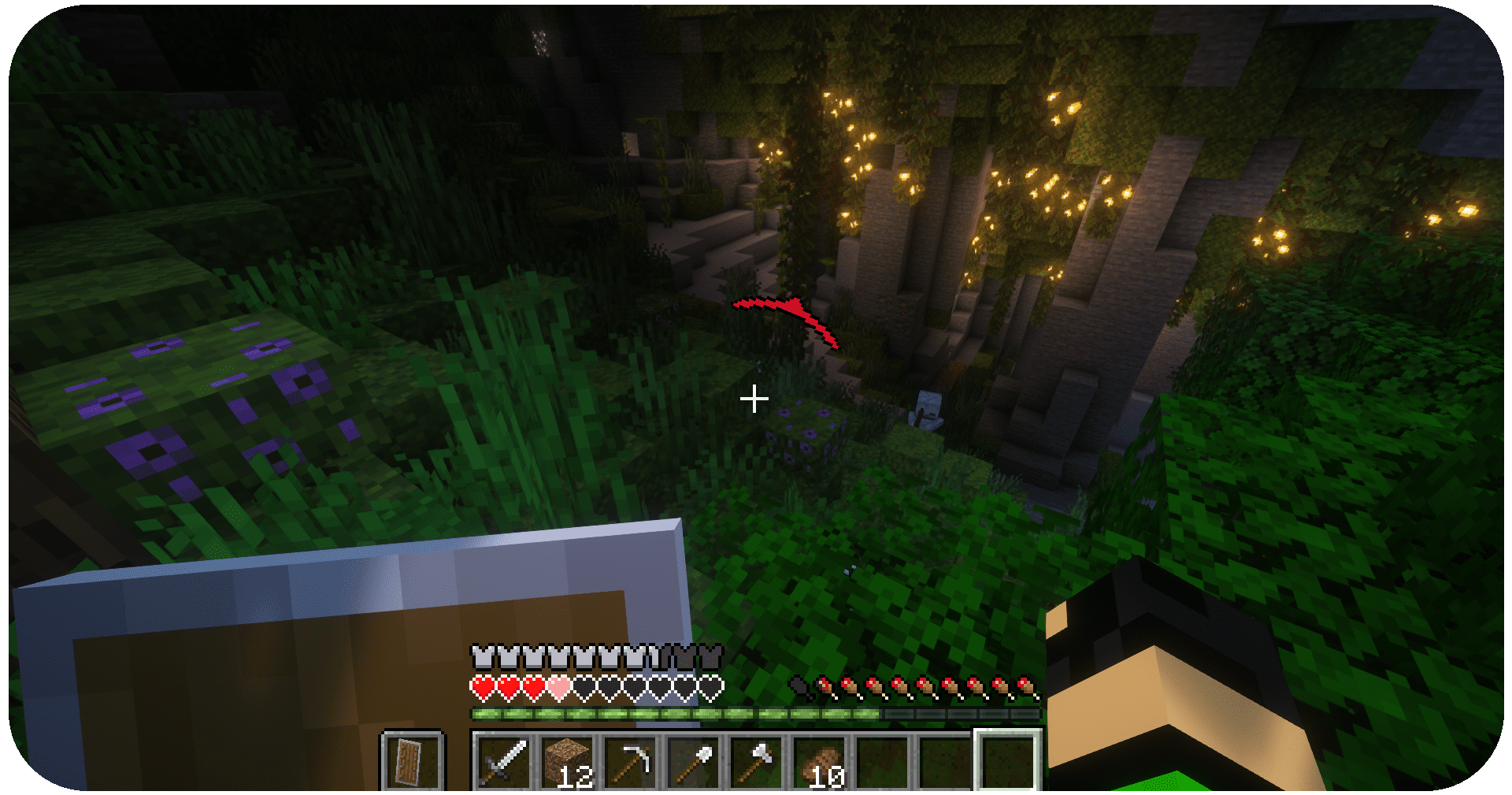Select the cooked meat stack of 10
Image resolution: width=1512 pixels, height=795 pixels.
tap(820, 760)
